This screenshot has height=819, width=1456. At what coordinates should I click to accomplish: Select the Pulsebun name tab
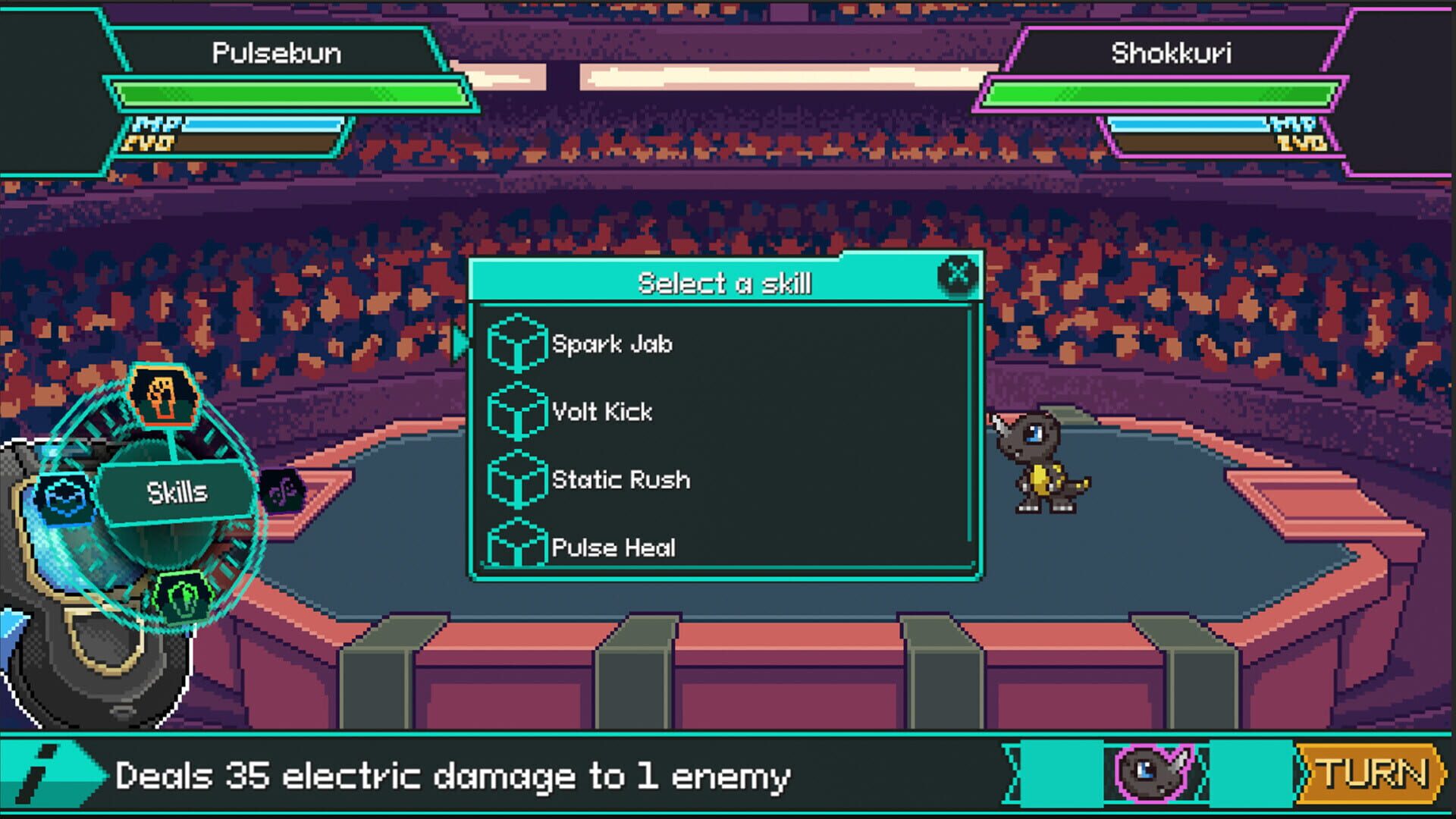click(x=278, y=53)
